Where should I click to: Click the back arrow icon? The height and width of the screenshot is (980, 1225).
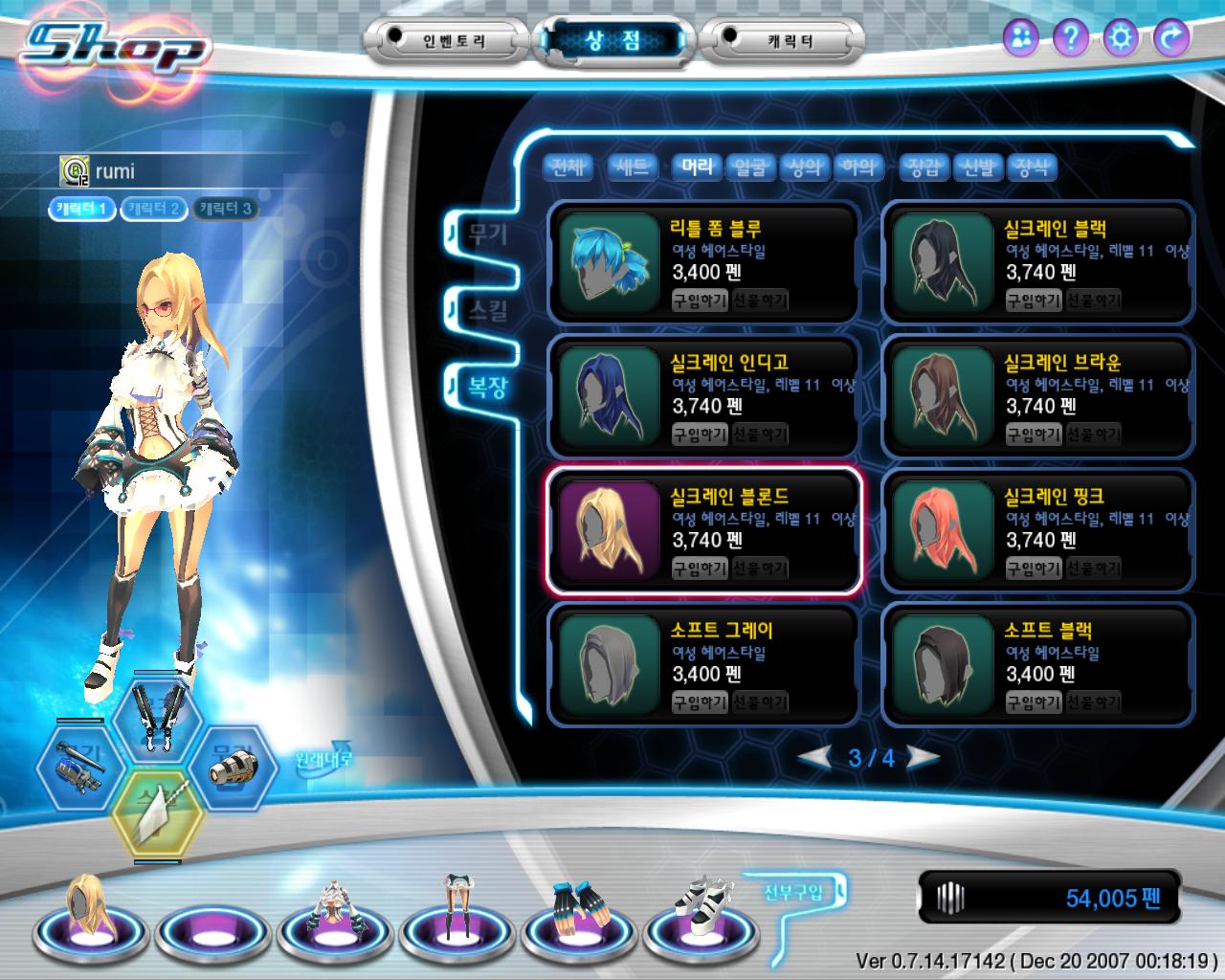[1170, 38]
